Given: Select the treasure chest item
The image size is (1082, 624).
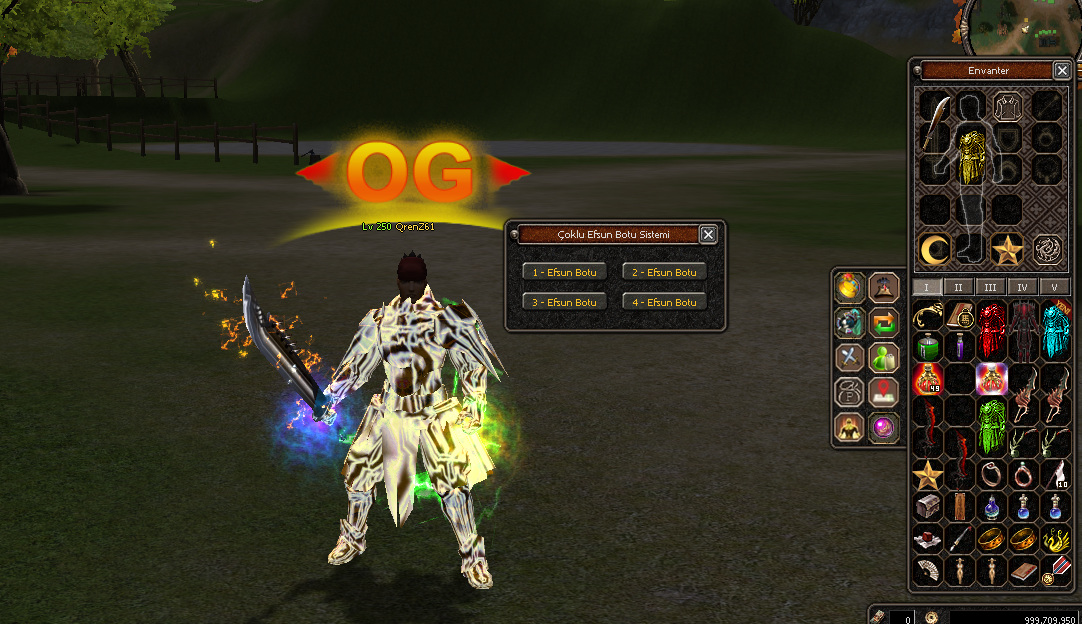Looking at the screenshot, I should 927,506.
